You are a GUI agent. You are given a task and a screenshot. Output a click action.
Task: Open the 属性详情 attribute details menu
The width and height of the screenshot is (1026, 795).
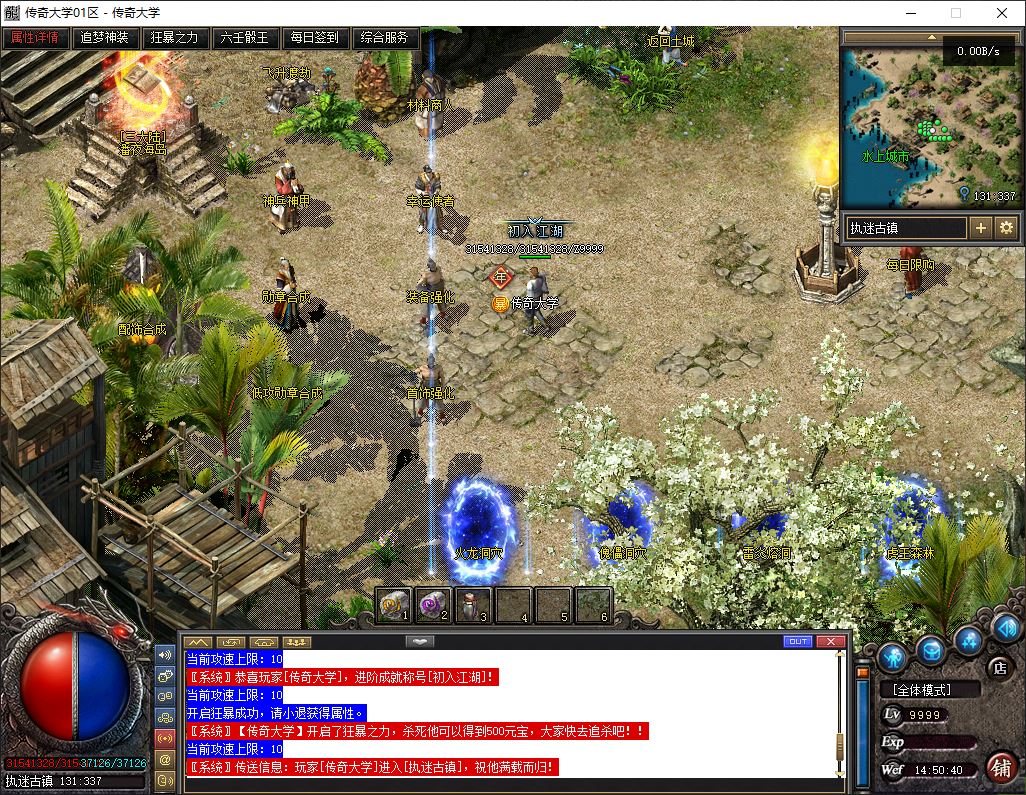tap(35, 38)
